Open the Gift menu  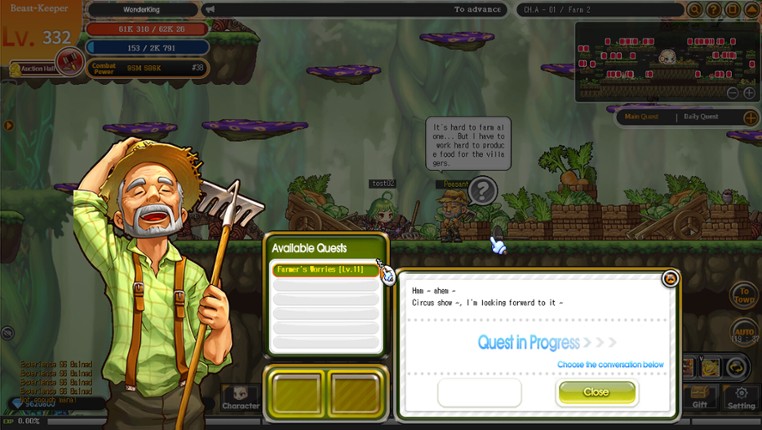tap(700, 397)
